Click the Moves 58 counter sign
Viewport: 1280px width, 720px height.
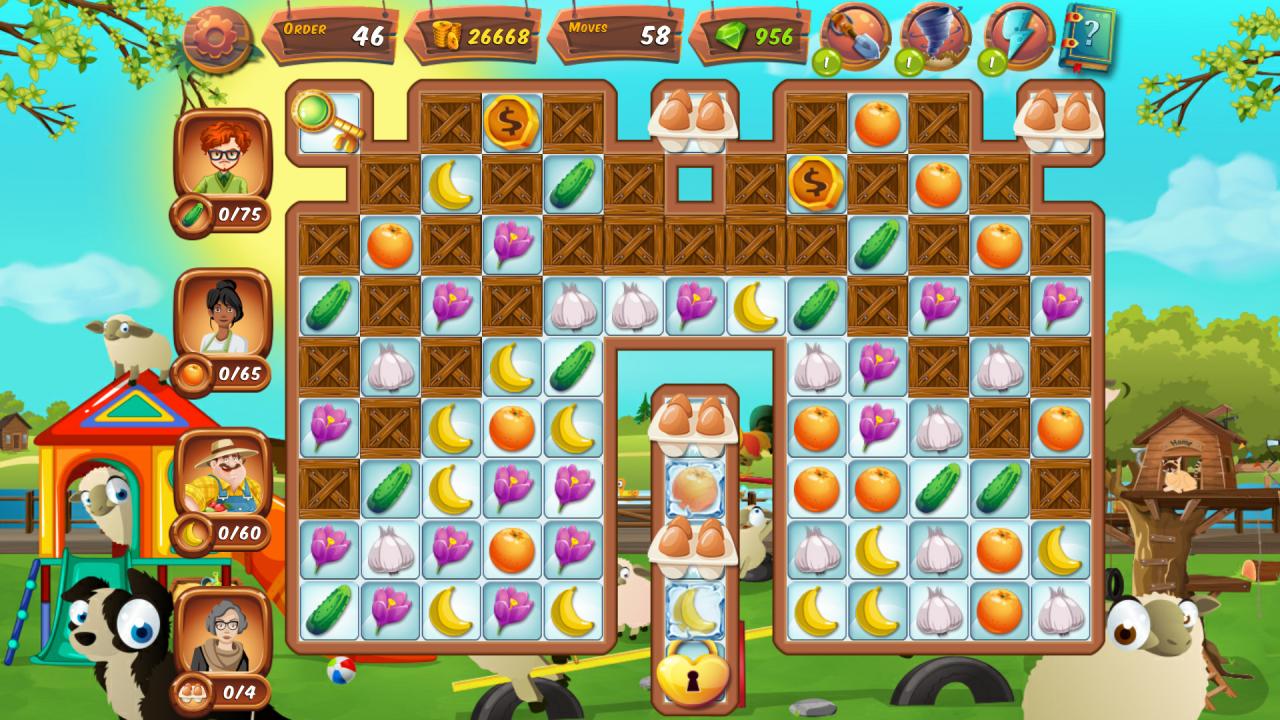point(615,35)
